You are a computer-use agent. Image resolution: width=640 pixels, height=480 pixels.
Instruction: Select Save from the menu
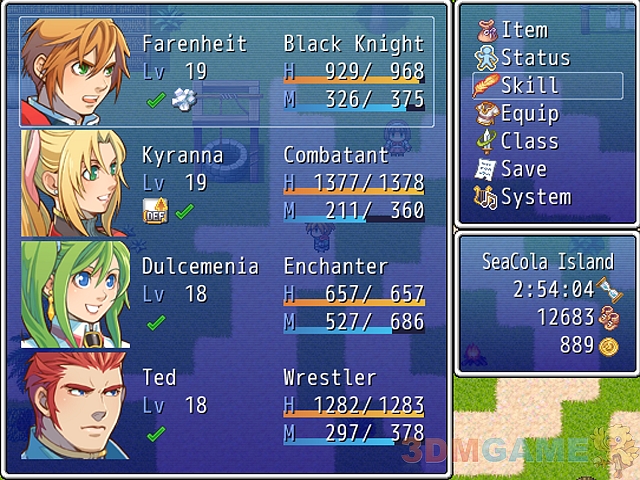click(523, 169)
